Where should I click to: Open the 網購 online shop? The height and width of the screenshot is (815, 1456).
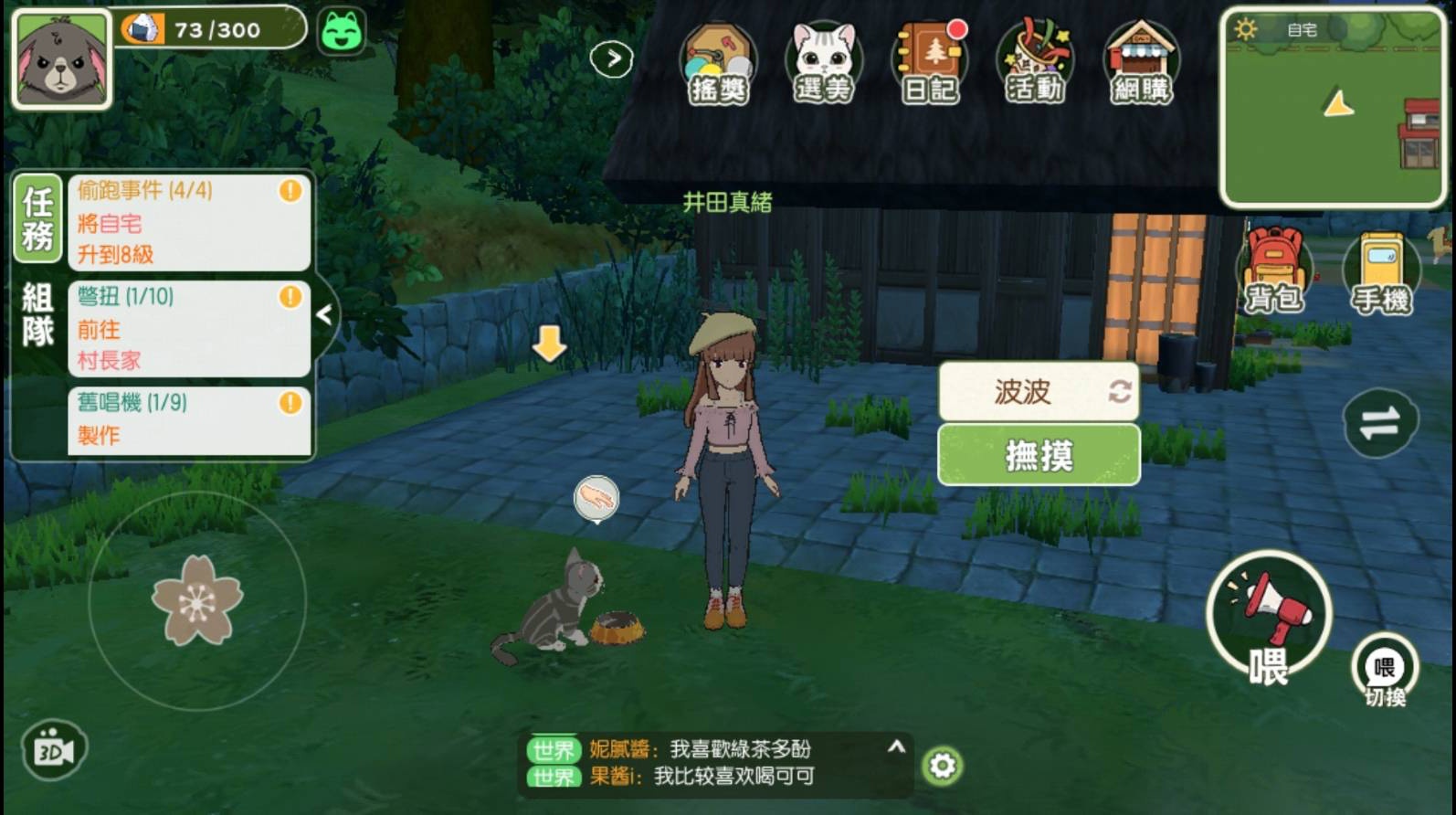(1140, 64)
